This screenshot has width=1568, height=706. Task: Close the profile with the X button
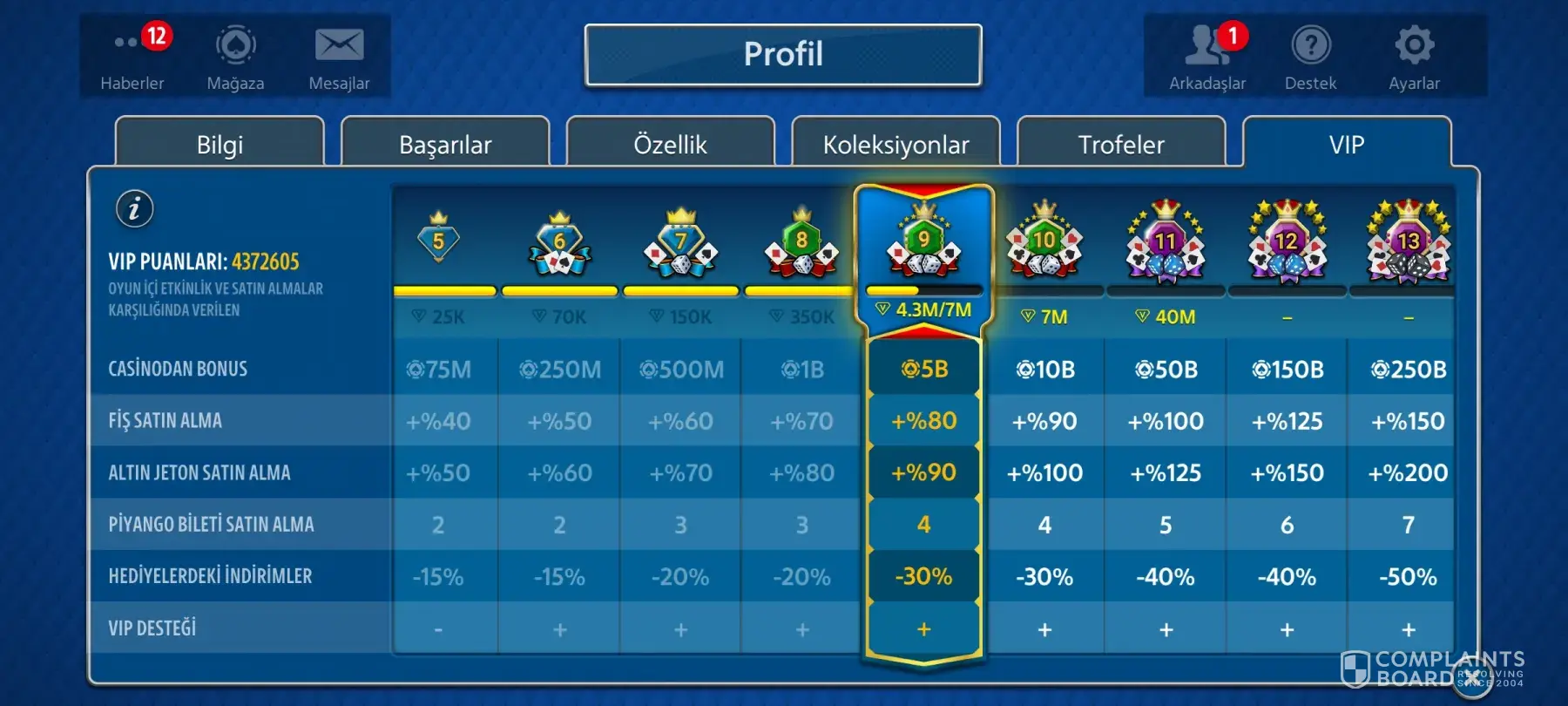1470,675
